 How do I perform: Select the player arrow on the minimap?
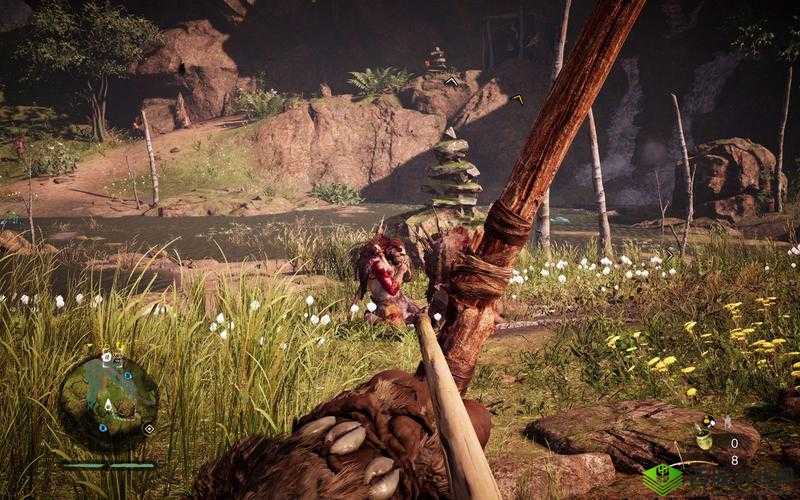106,406
